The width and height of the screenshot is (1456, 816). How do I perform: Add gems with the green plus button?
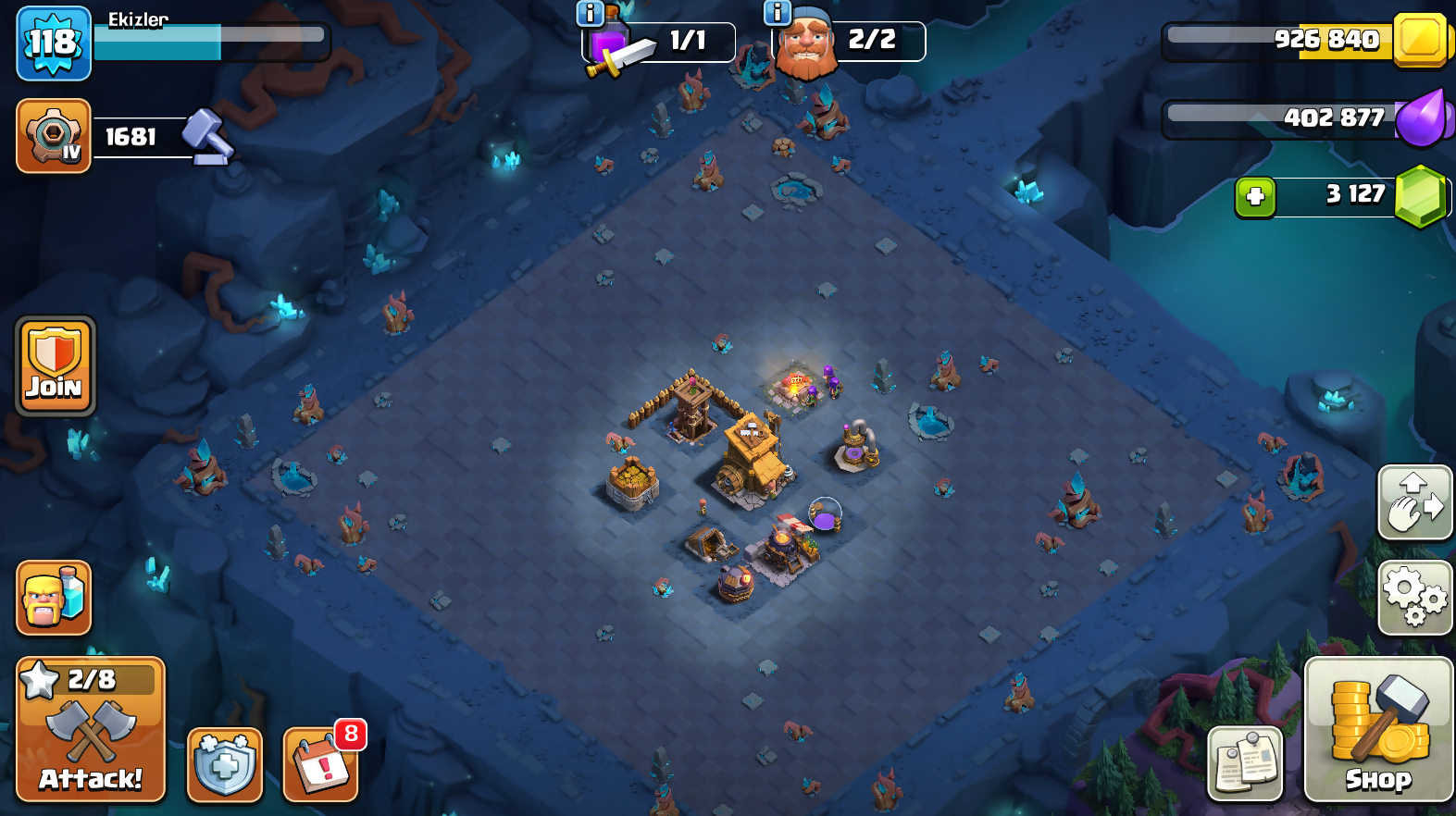tap(1255, 196)
